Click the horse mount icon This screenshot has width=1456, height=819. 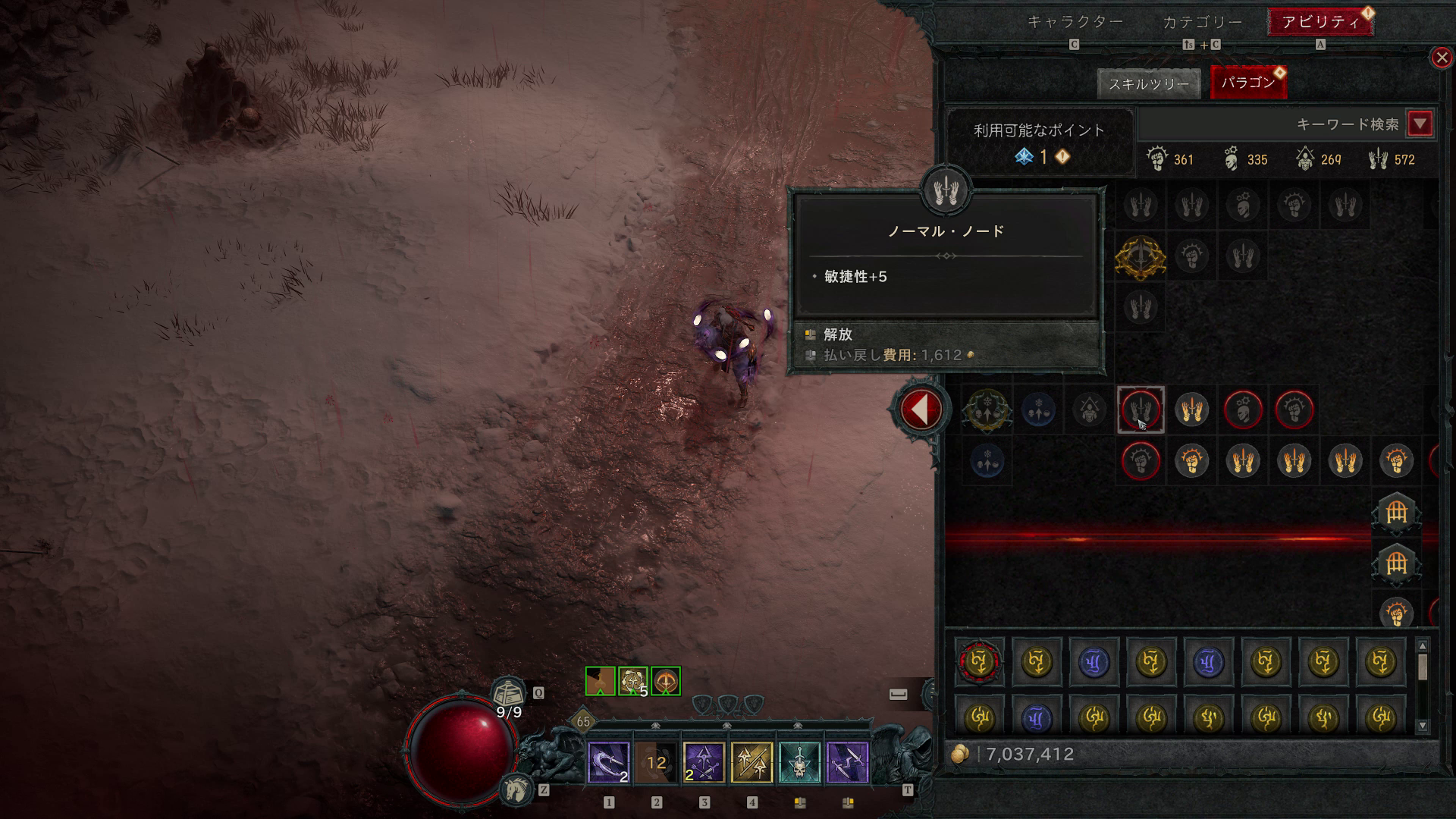click(x=518, y=789)
